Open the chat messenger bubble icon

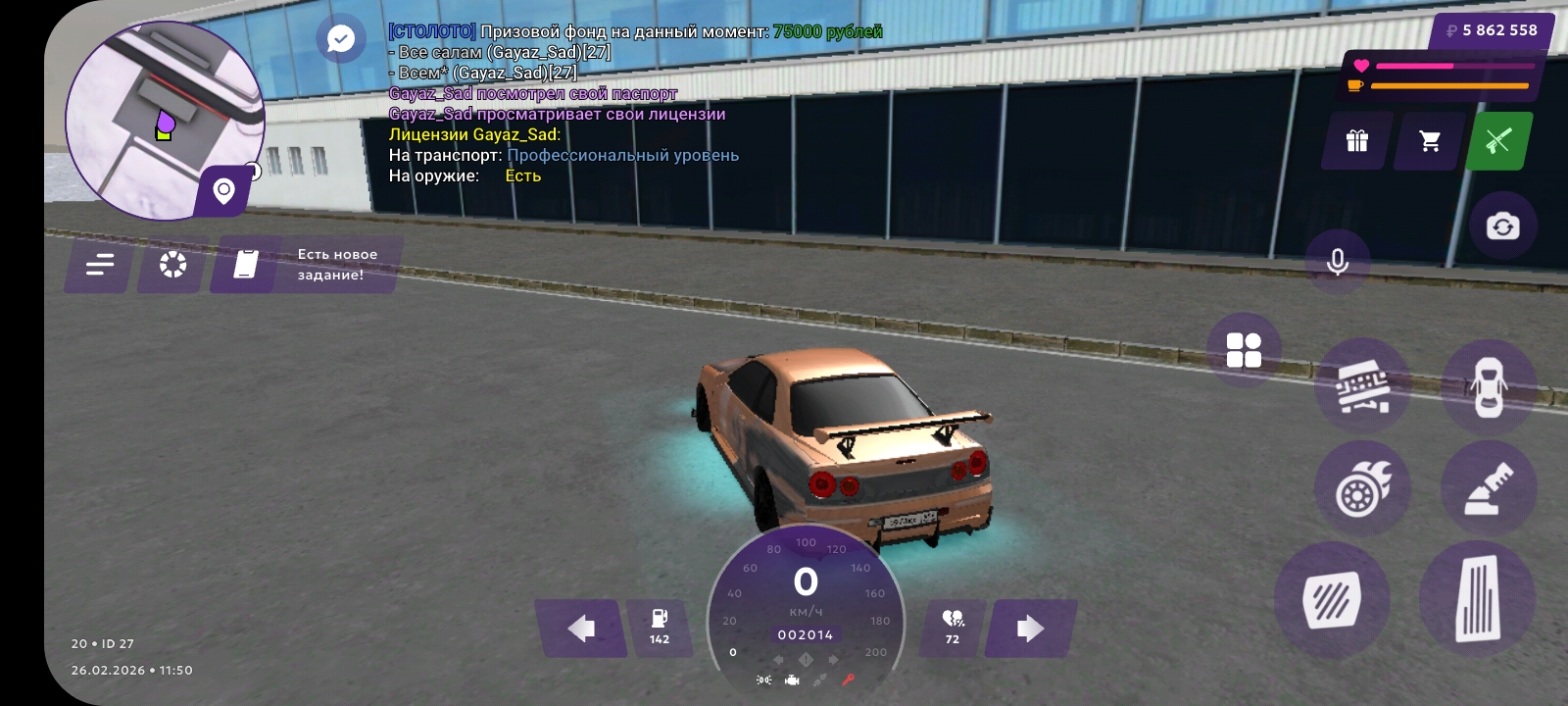coord(340,39)
